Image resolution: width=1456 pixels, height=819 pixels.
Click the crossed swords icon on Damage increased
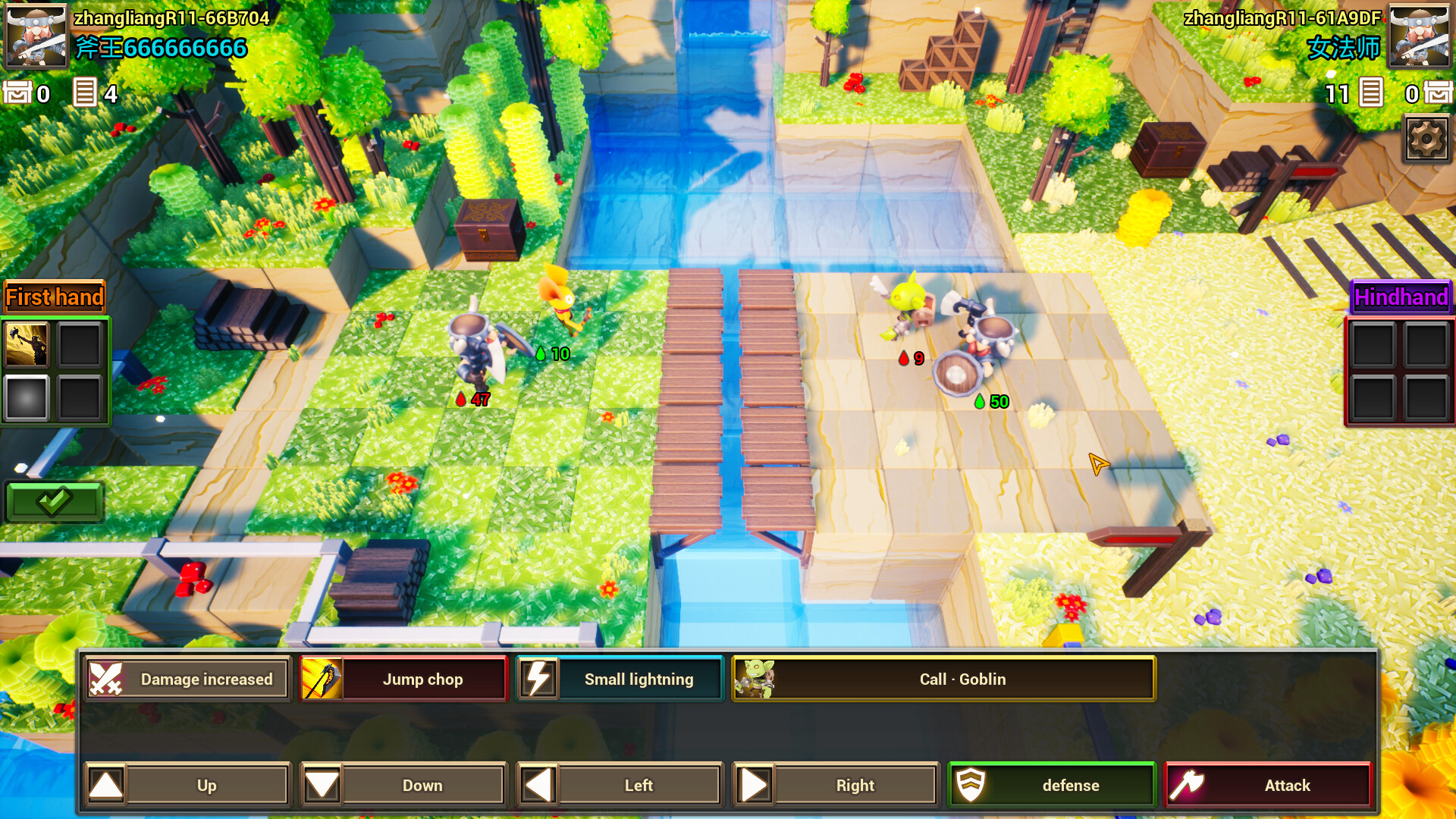pos(107,678)
